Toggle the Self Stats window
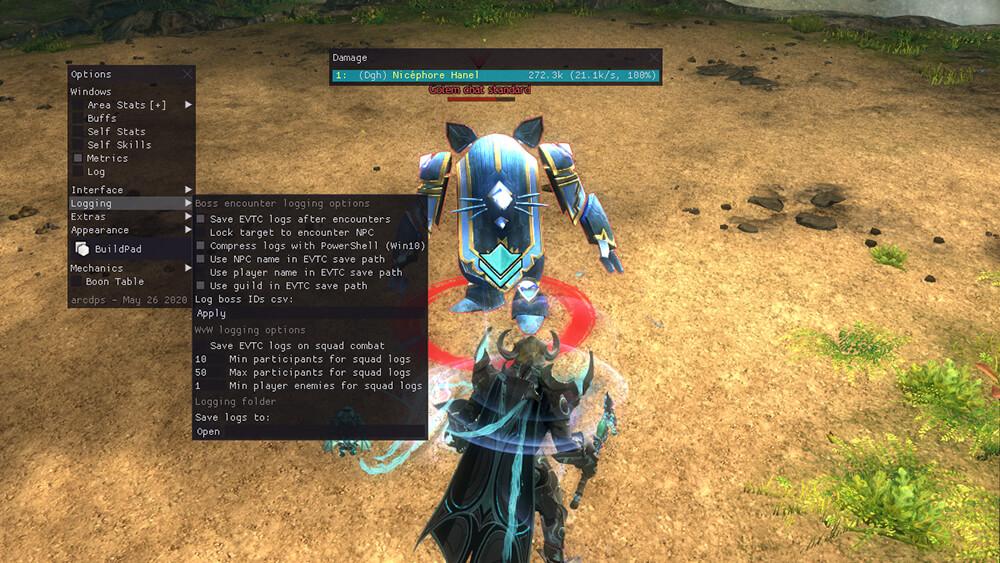The height and width of the screenshot is (563, 1000). [78, 131]
